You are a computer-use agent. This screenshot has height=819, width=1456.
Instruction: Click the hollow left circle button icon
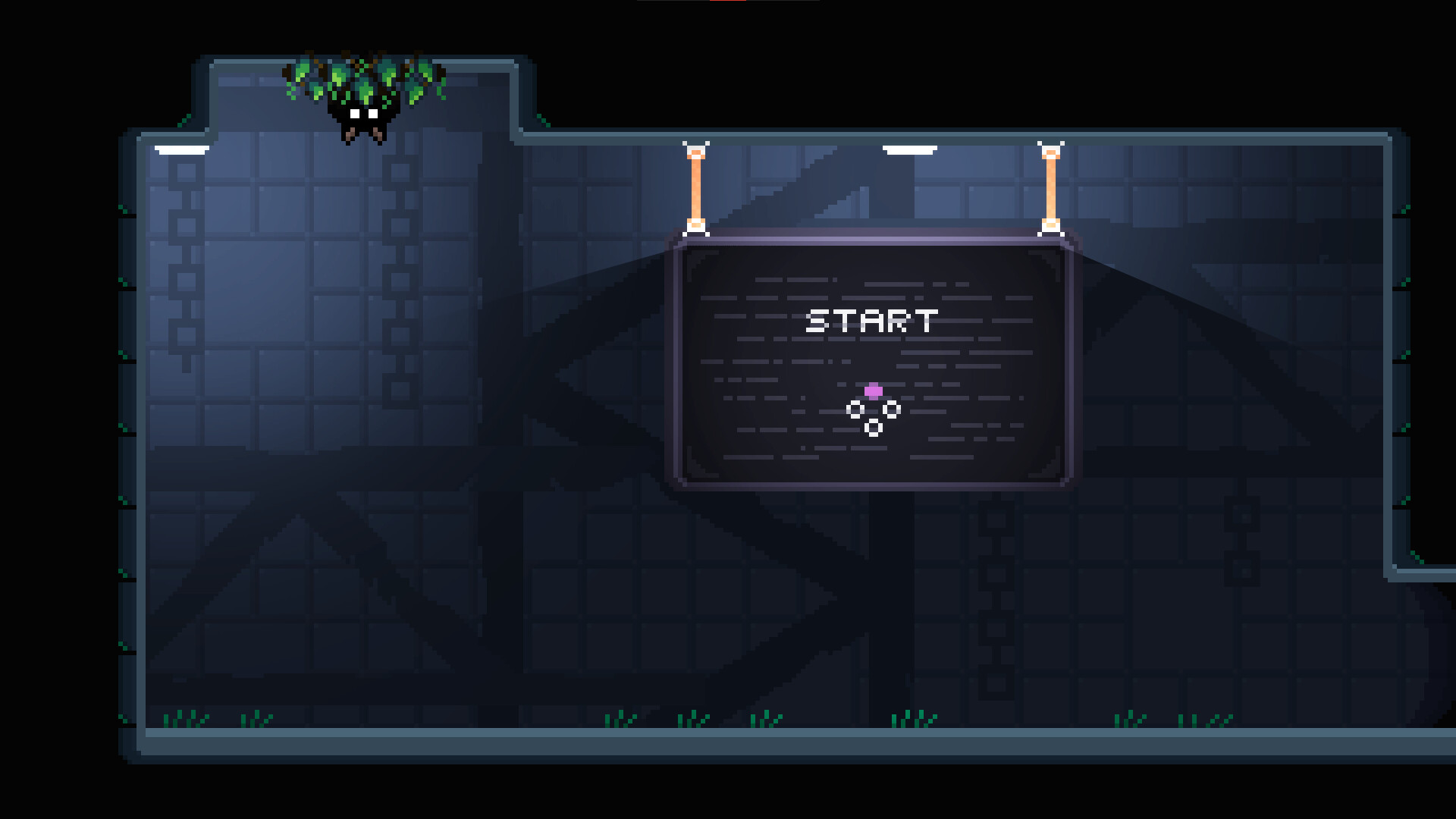pyautogui.click(x=855, y=409)
